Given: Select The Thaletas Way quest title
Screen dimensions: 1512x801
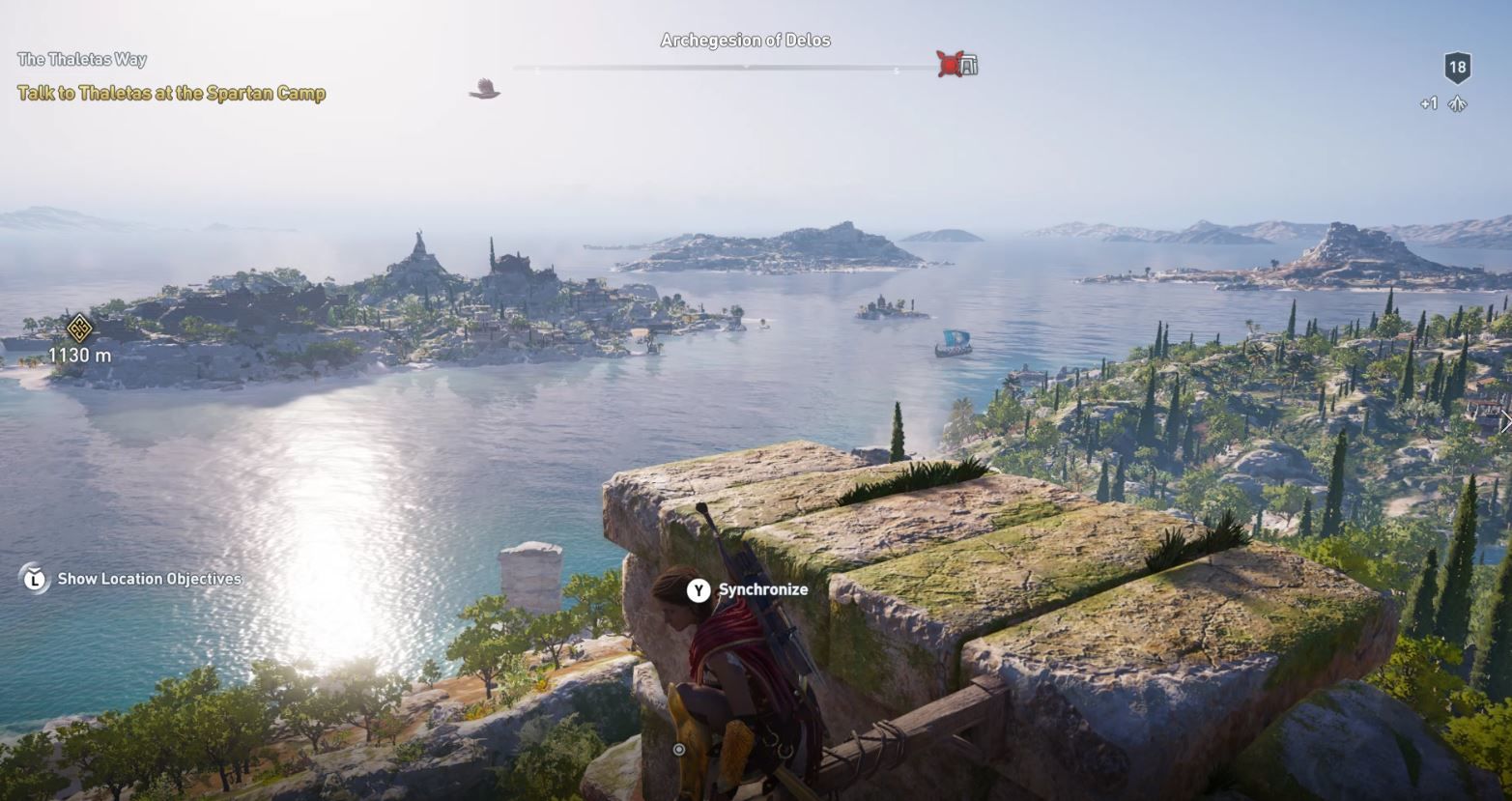Looking at the screenshot, I should pyautogui.click(x=81, y=60).
